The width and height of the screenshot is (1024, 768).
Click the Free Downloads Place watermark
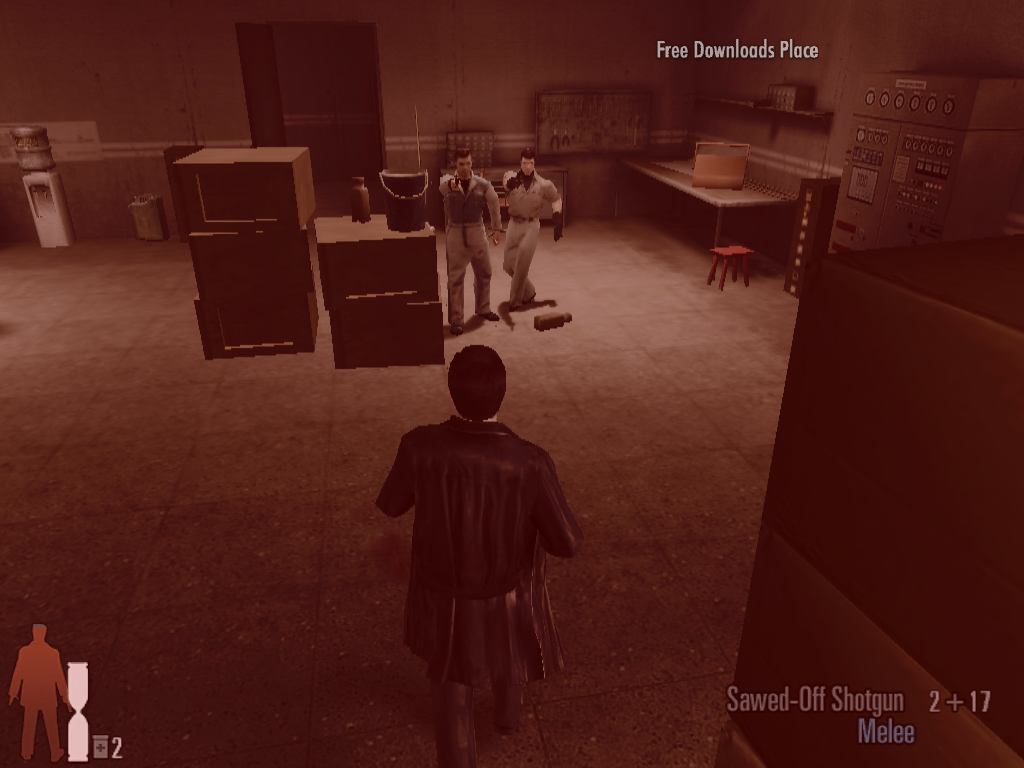pyautogui.click(x=737, y=50)
